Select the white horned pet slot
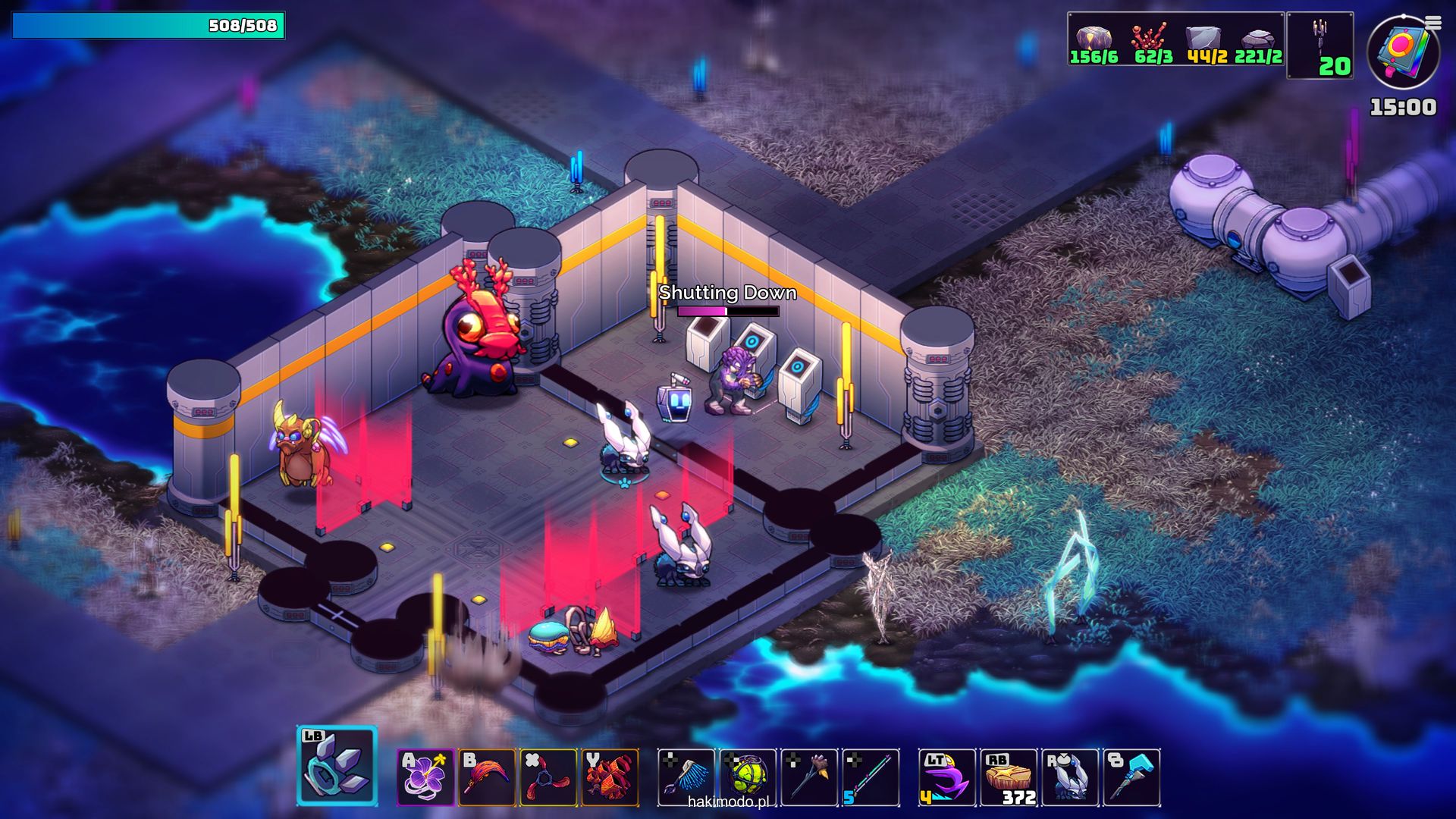The height and width of the screenshot is (819, 1456). coord(1070,777)
